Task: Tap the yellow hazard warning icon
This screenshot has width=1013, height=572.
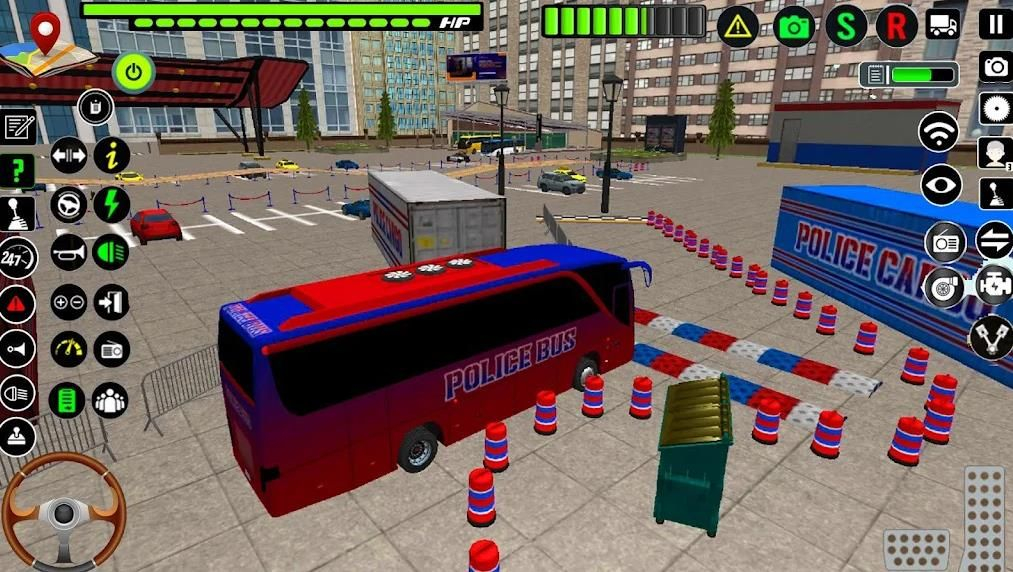Action: 738,26
